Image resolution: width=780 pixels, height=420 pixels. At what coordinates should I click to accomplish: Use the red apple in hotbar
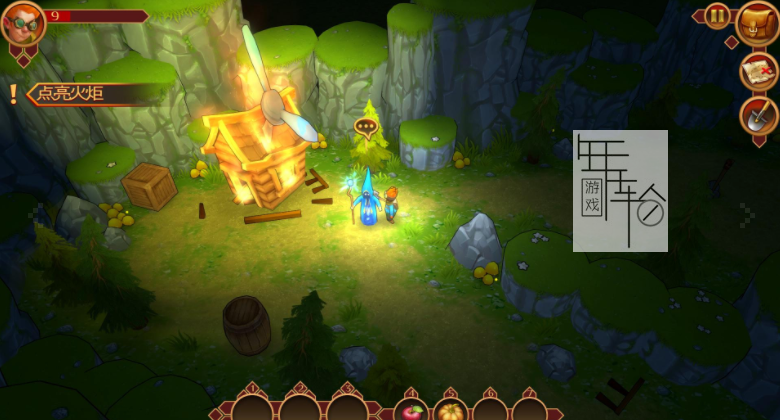point(411,411)
